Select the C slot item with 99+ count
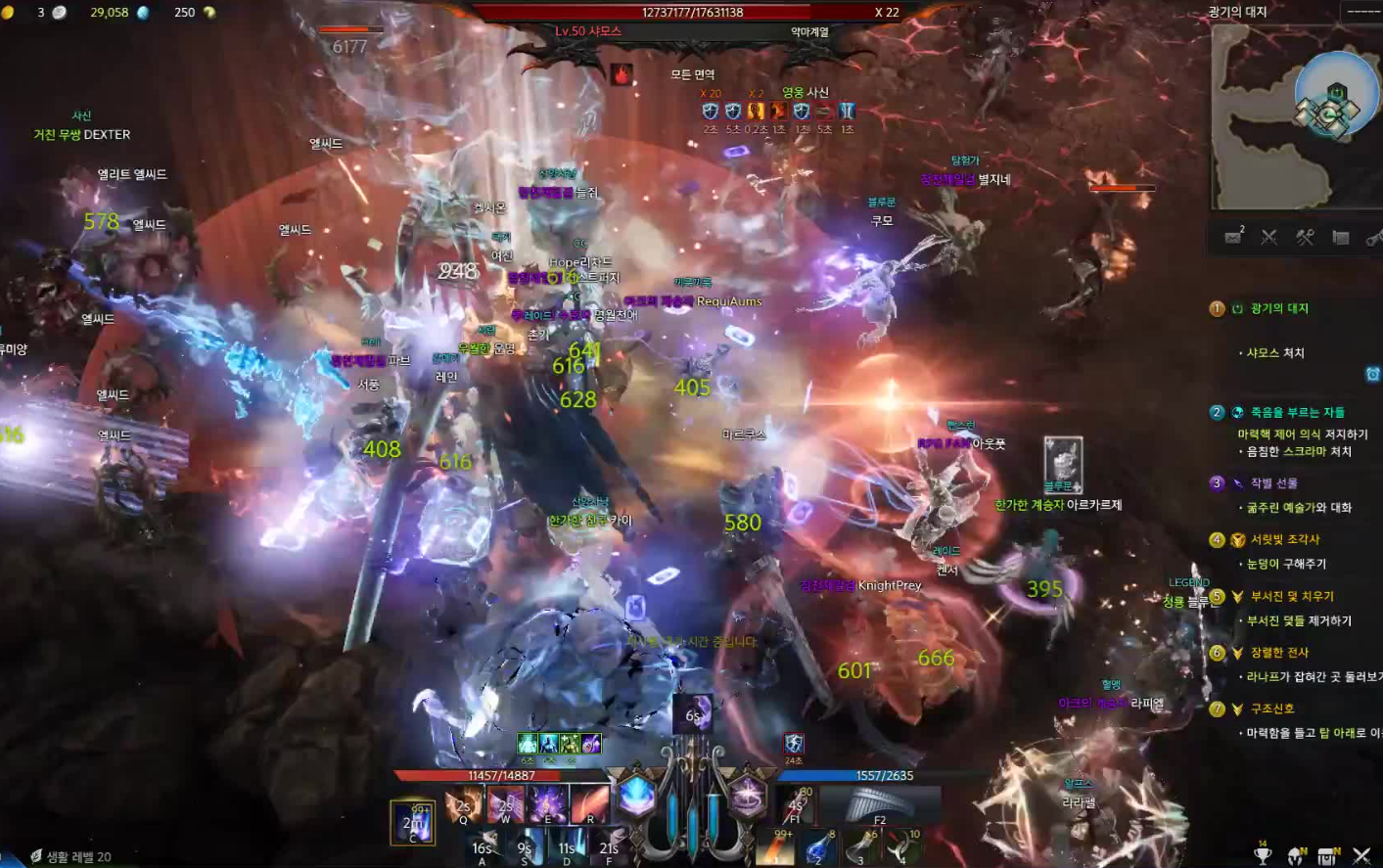This screenshot has width=1383, height=868. [413, 822]
